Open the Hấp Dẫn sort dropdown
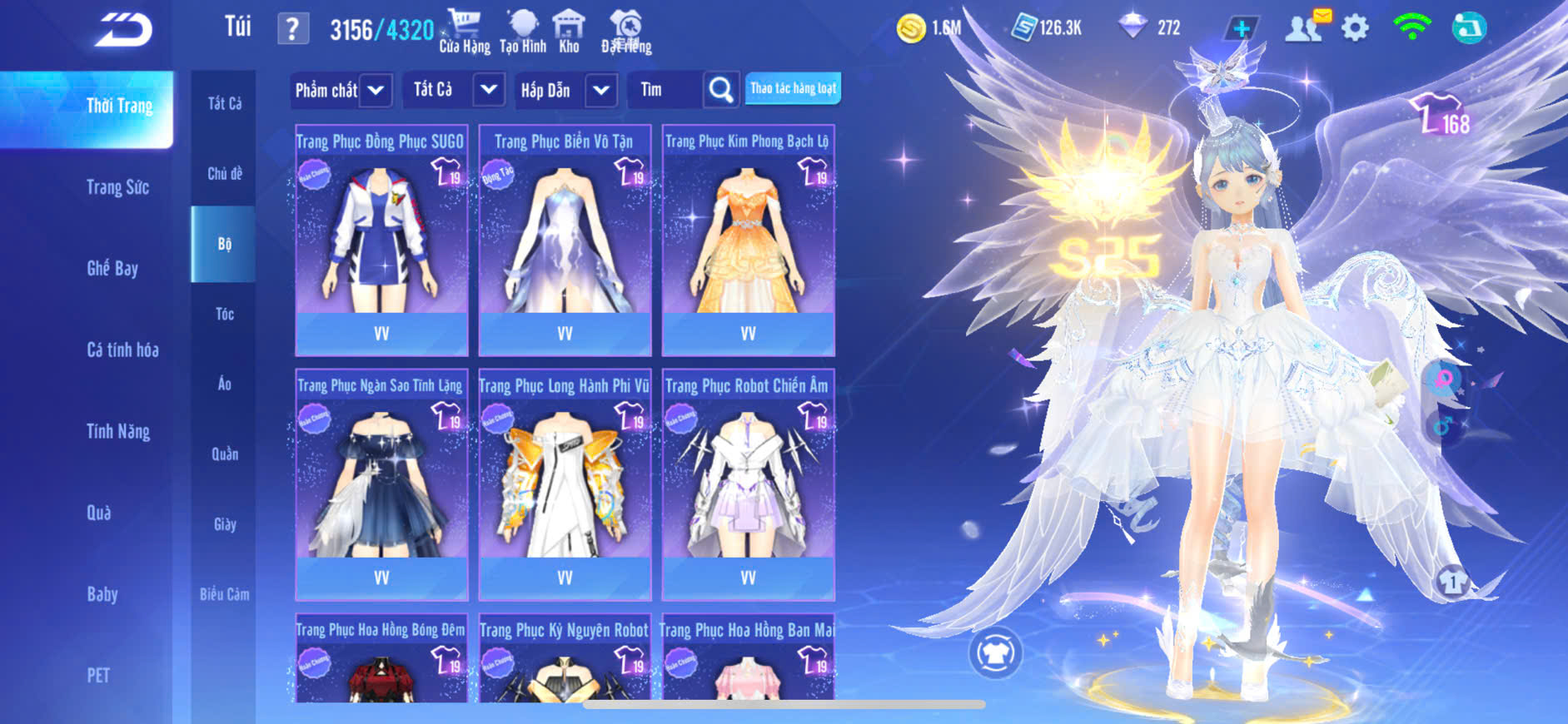 point(565,90)
